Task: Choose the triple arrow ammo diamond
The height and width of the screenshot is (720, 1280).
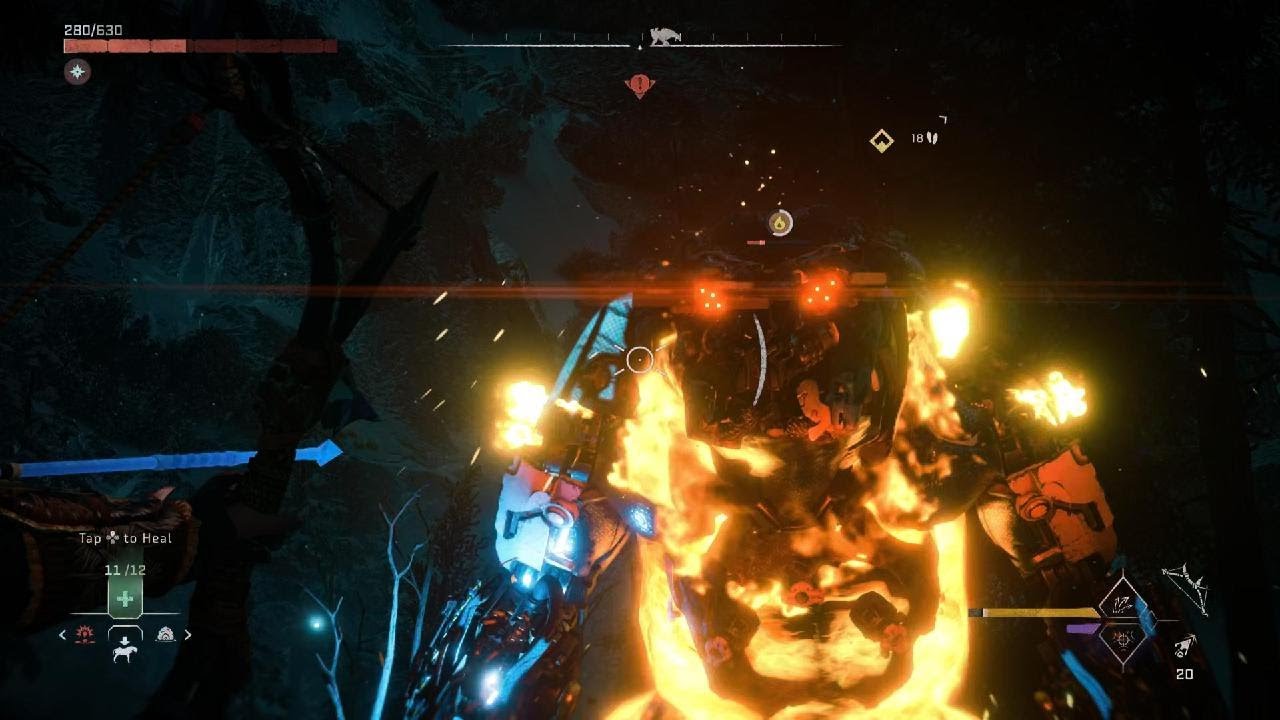Action: [x=1120, y=602]
